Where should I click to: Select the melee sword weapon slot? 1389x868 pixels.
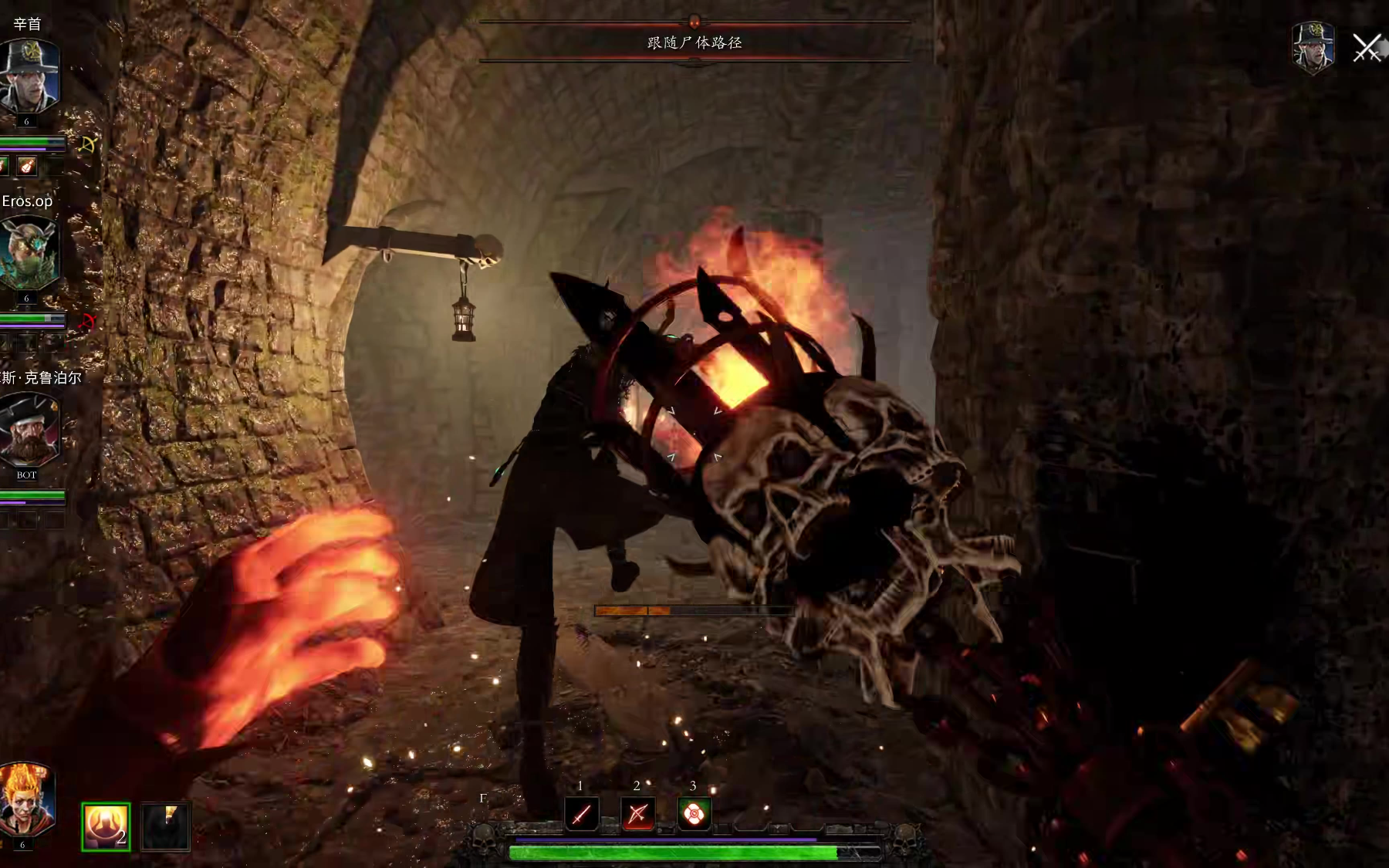(x=582, y=814)
